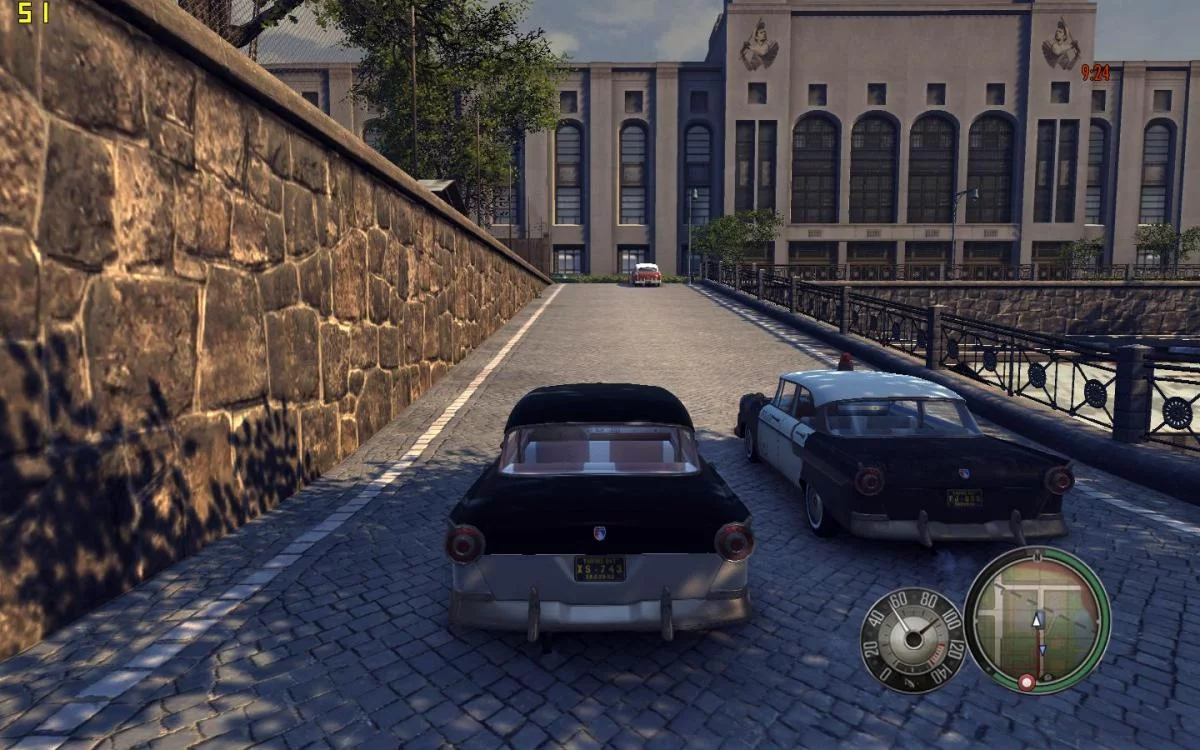Click the circular minimap
This screenshot has height=750, width=1200.
point(1037,620)
